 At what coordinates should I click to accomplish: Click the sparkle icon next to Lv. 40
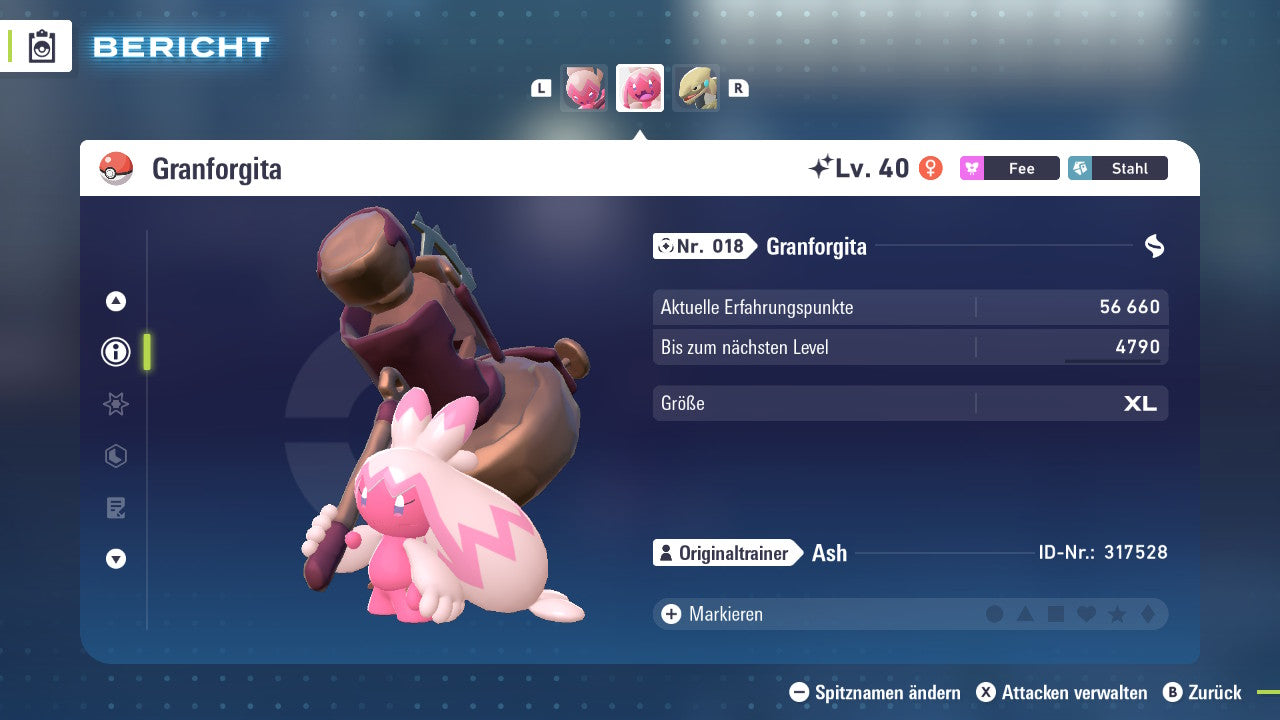(x=820, y=167)
